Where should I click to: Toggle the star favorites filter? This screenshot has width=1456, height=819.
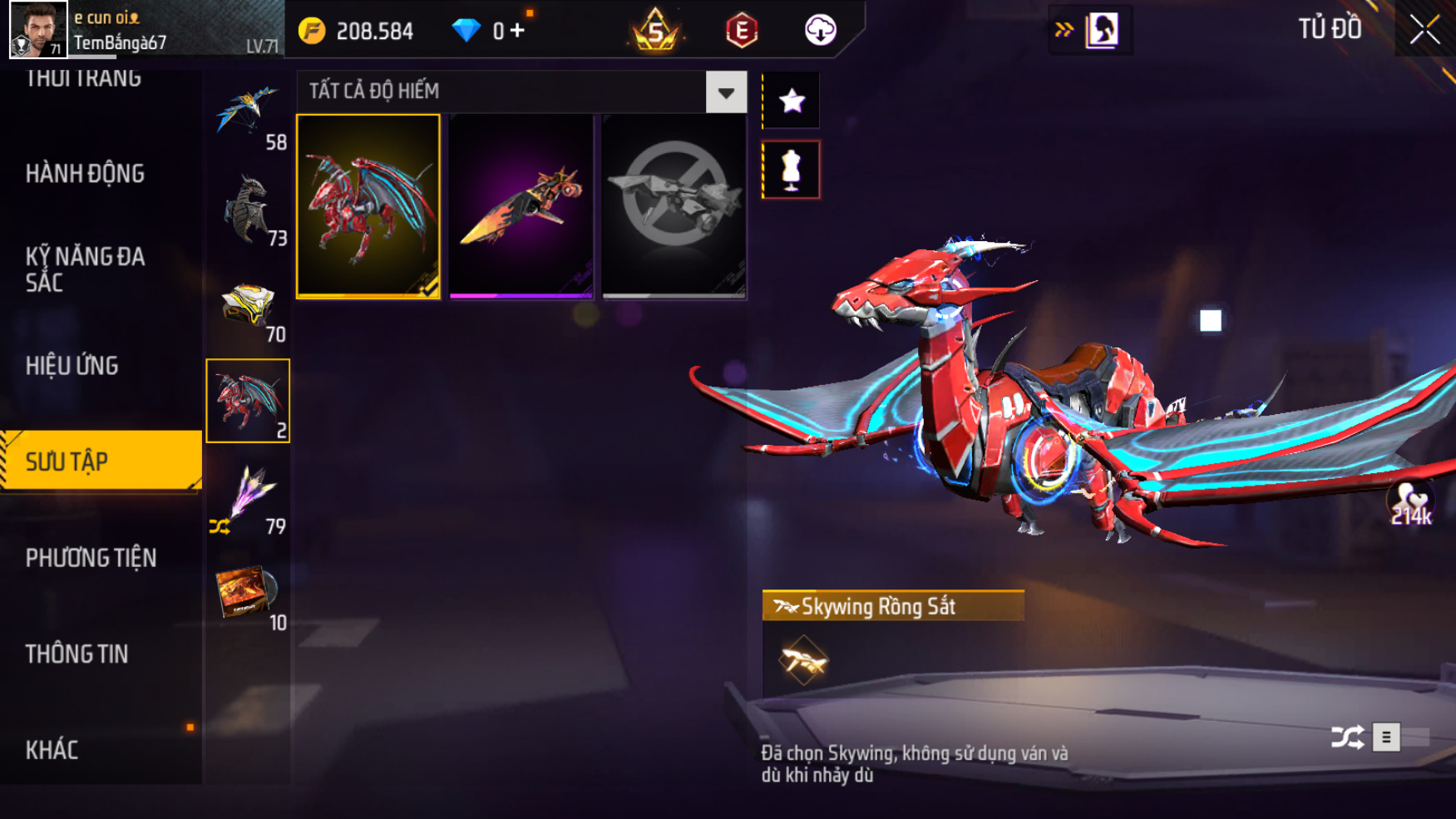click(x=792, y=101)
